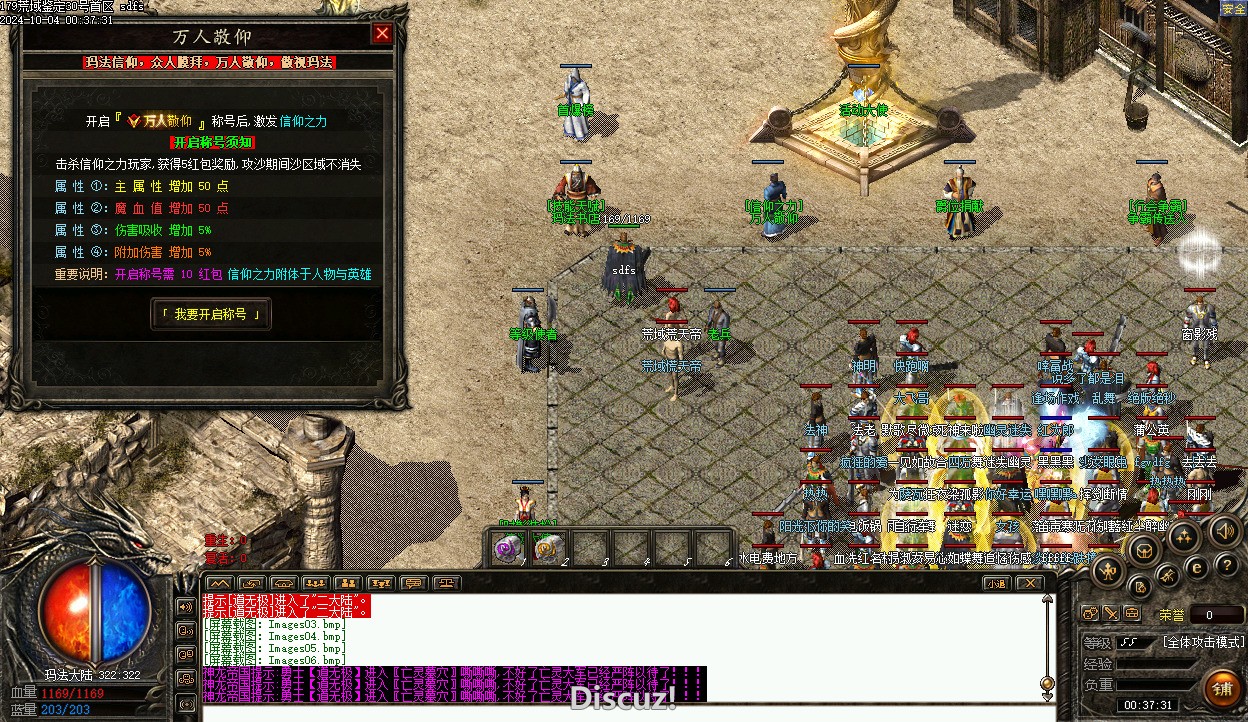This screenshot has height=722, width=1248.
Task: Click the 小退 logout button
Action: pyautogui.click(x=996, y=583)
